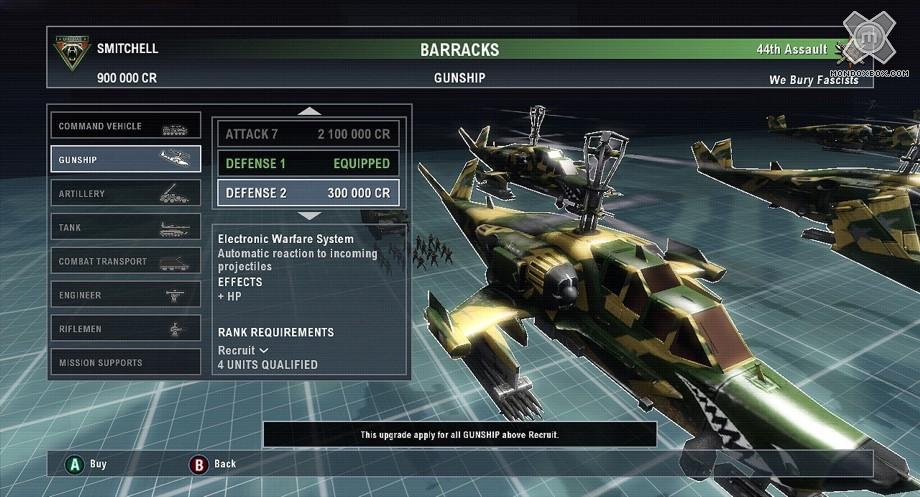
Task: Select the equipped Defense 1 upgrade
Action: coord(308,163)
